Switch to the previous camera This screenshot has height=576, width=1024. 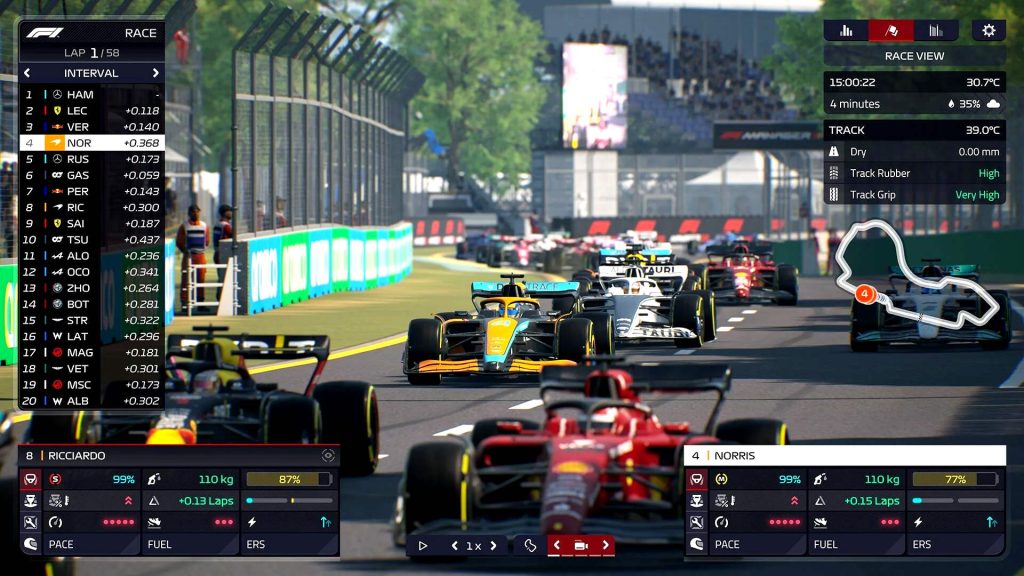pos(557,545)
